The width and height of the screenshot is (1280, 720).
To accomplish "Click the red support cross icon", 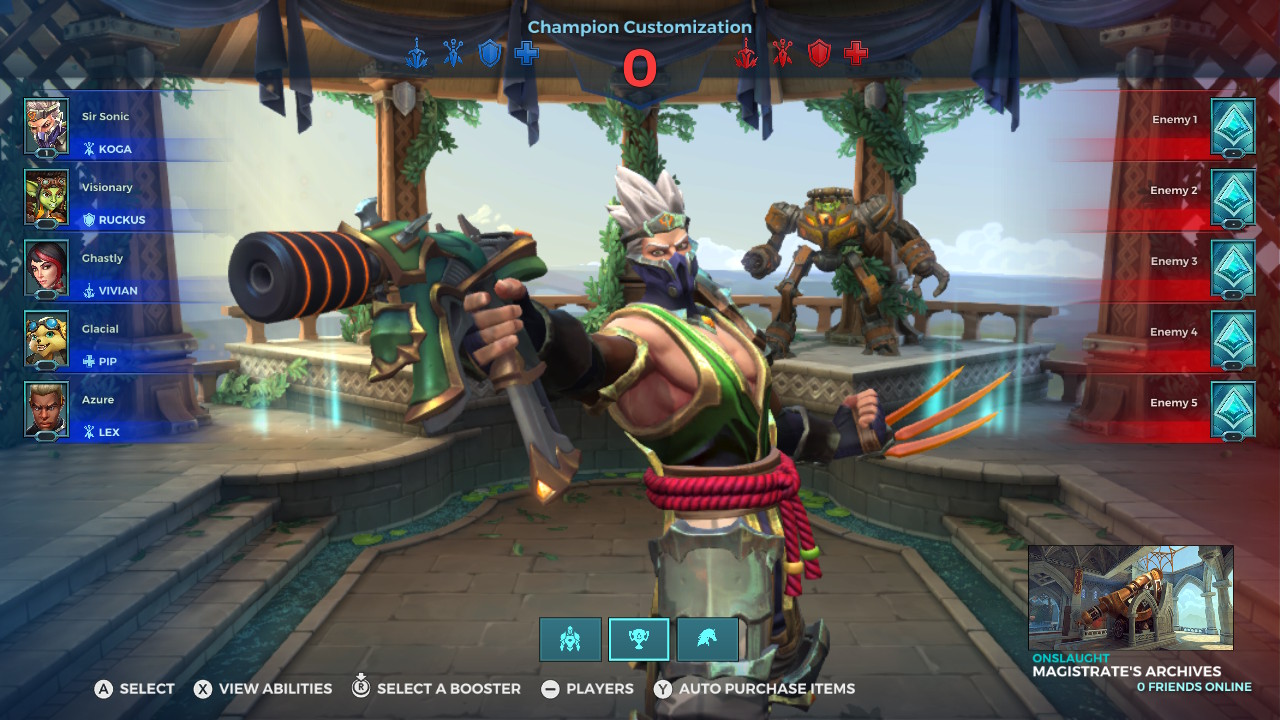I will point(856,55).
